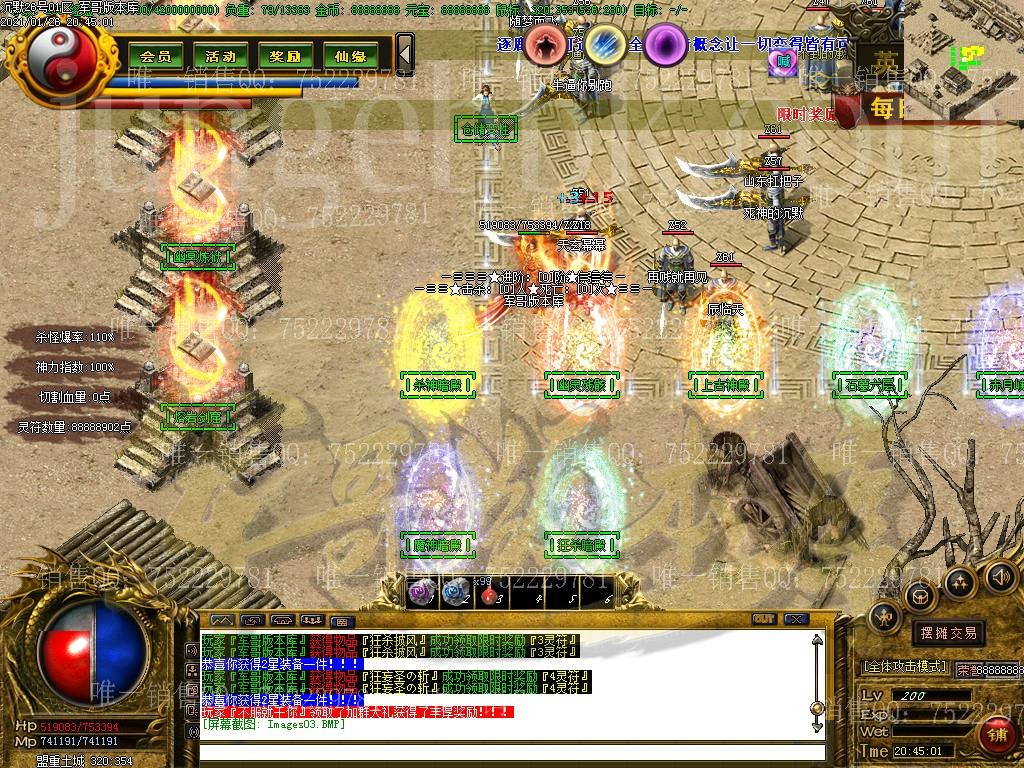Image resolution: width=1024 pixels, height=768 pixels.
Task: Activate the purple vortex skill orb
Action: 664,44
